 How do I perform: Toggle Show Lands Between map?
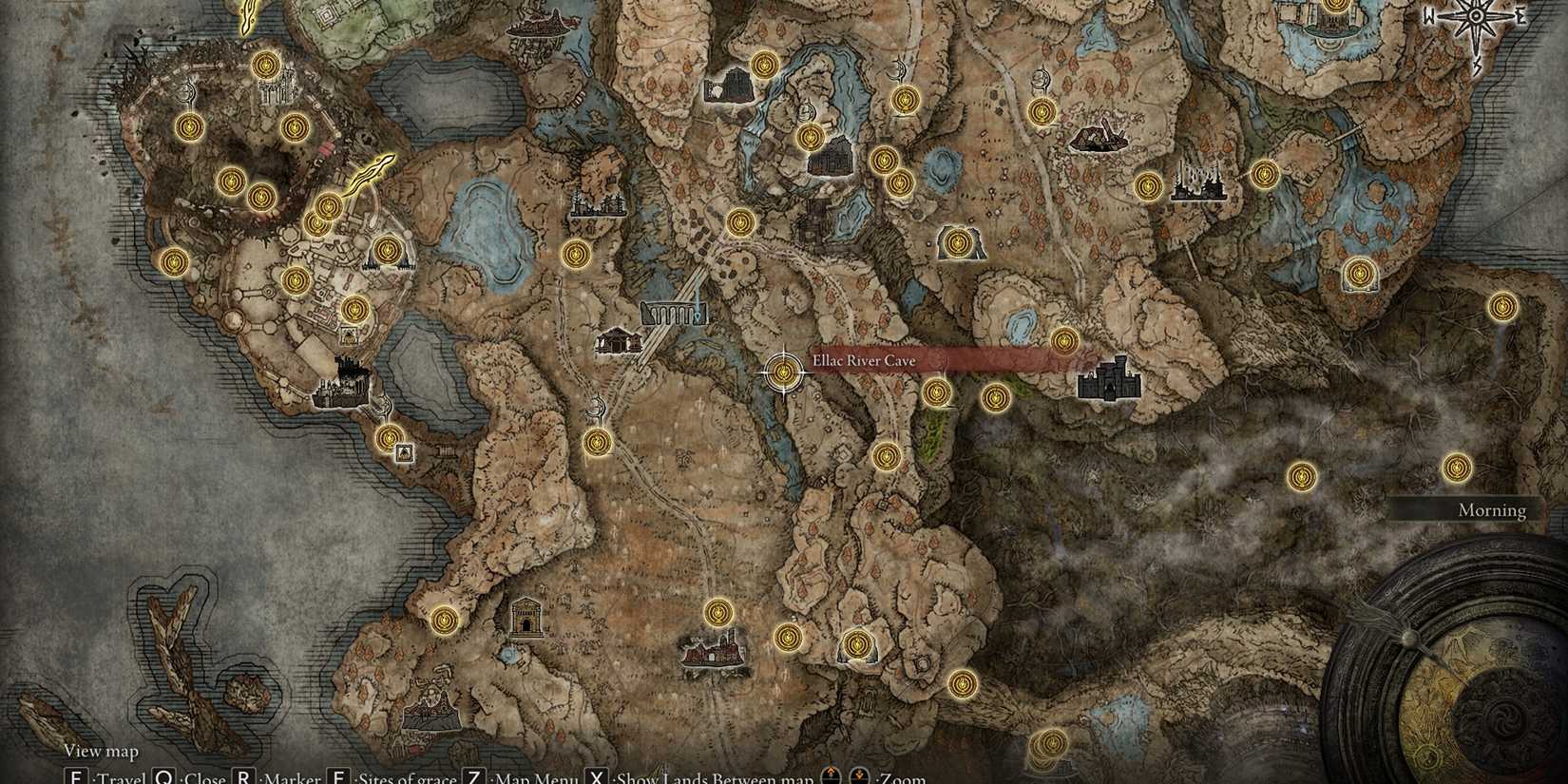click(597, 776)
